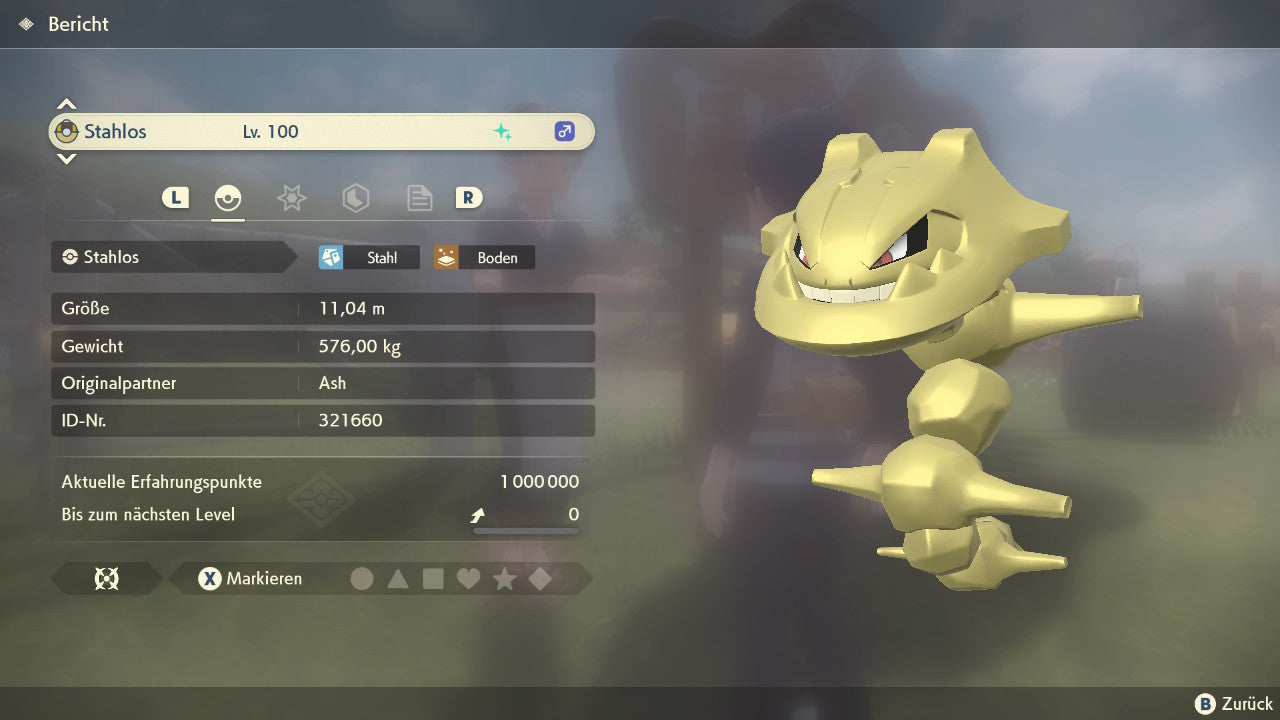Image resolution: width=1280 pixels, height=720 pixels.
Task: Go back with the Zurück button
Action: 1234,704
